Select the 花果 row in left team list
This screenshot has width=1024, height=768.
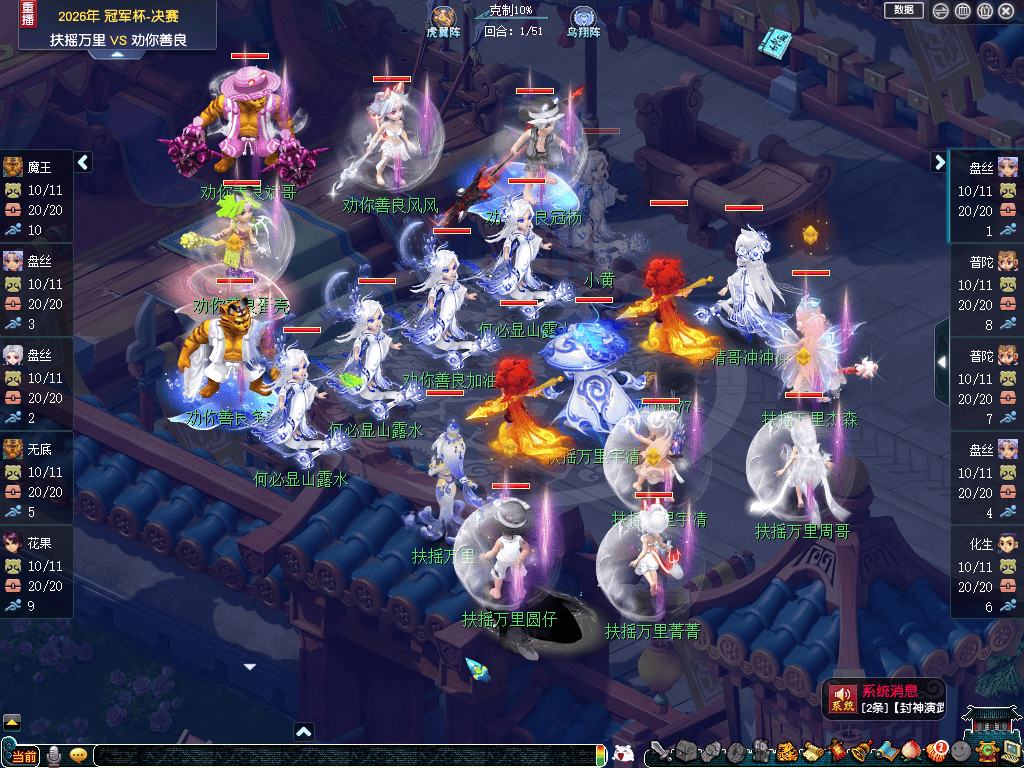37,572
